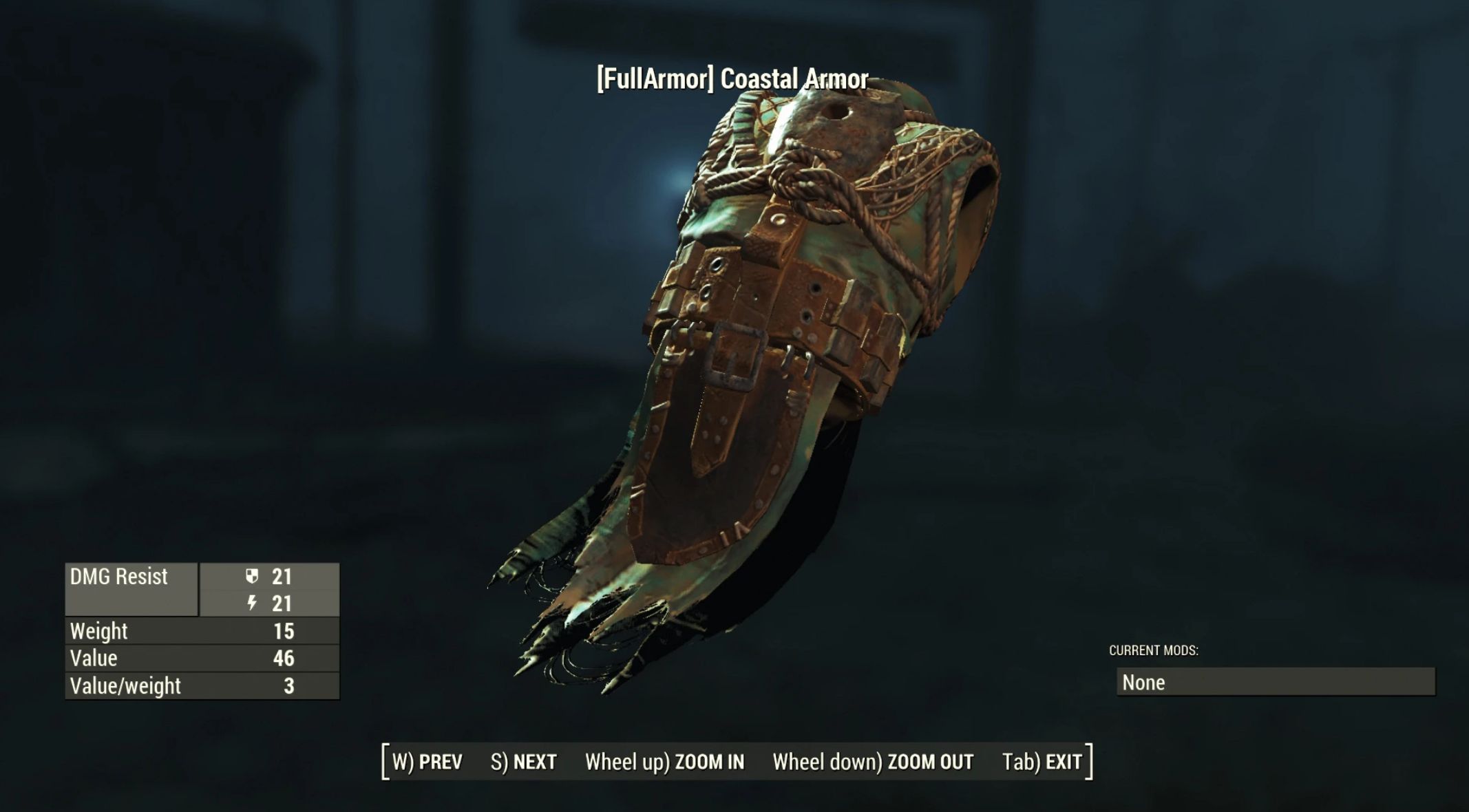1469x812 pixels.
Task: Show the NEXT item
Action: point(523,762)
